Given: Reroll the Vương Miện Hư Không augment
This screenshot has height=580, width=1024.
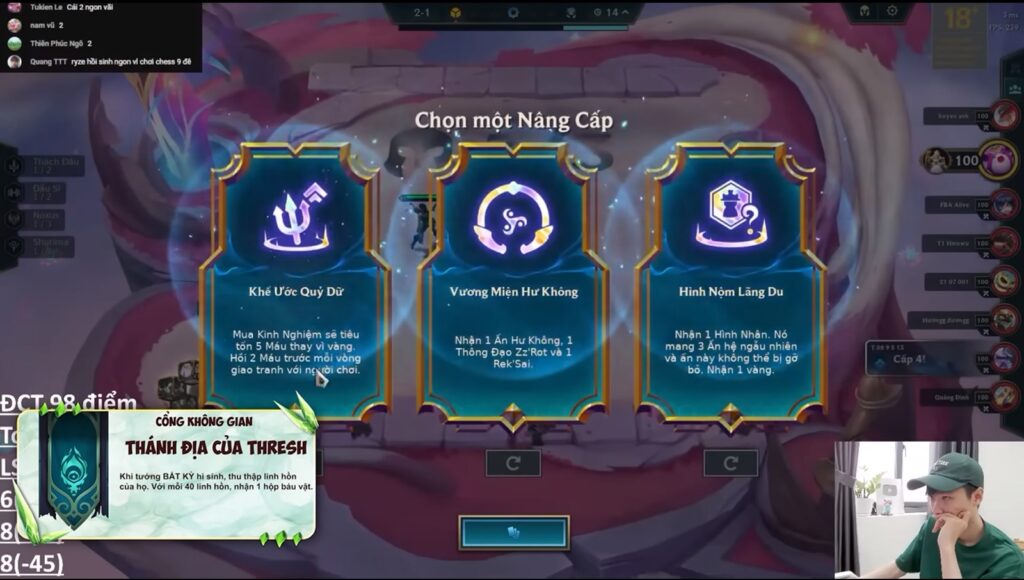Looking at the screenshot, I should (x=513, y=463).
